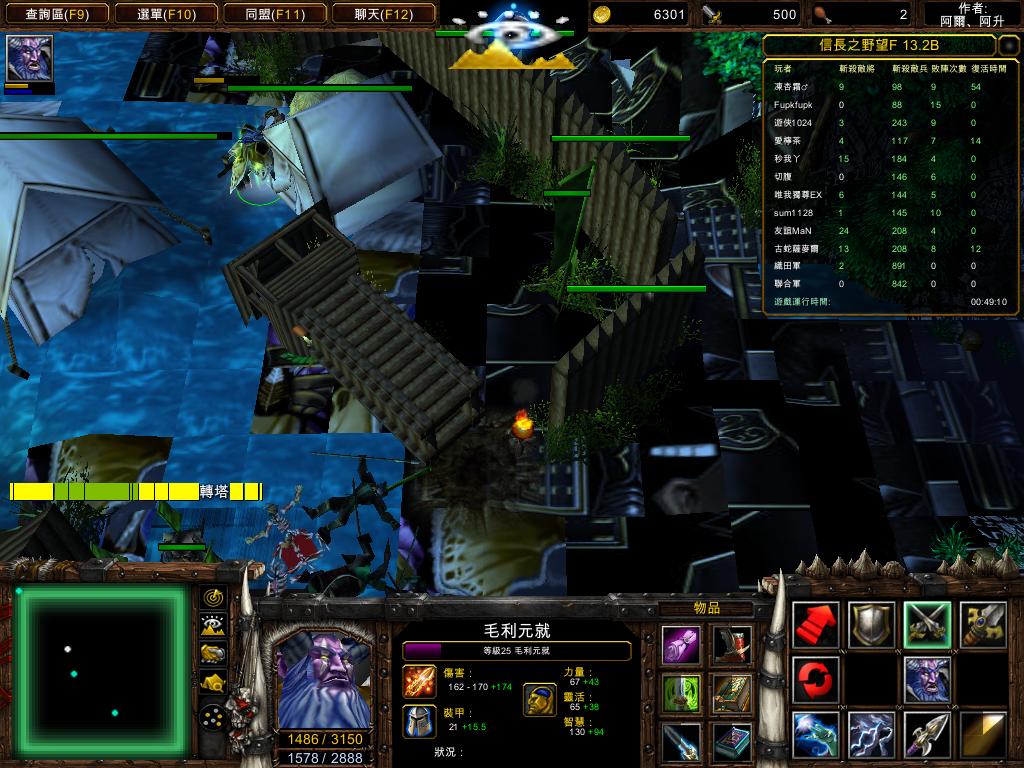Activate the shield Hold Position command

[871, 625]
